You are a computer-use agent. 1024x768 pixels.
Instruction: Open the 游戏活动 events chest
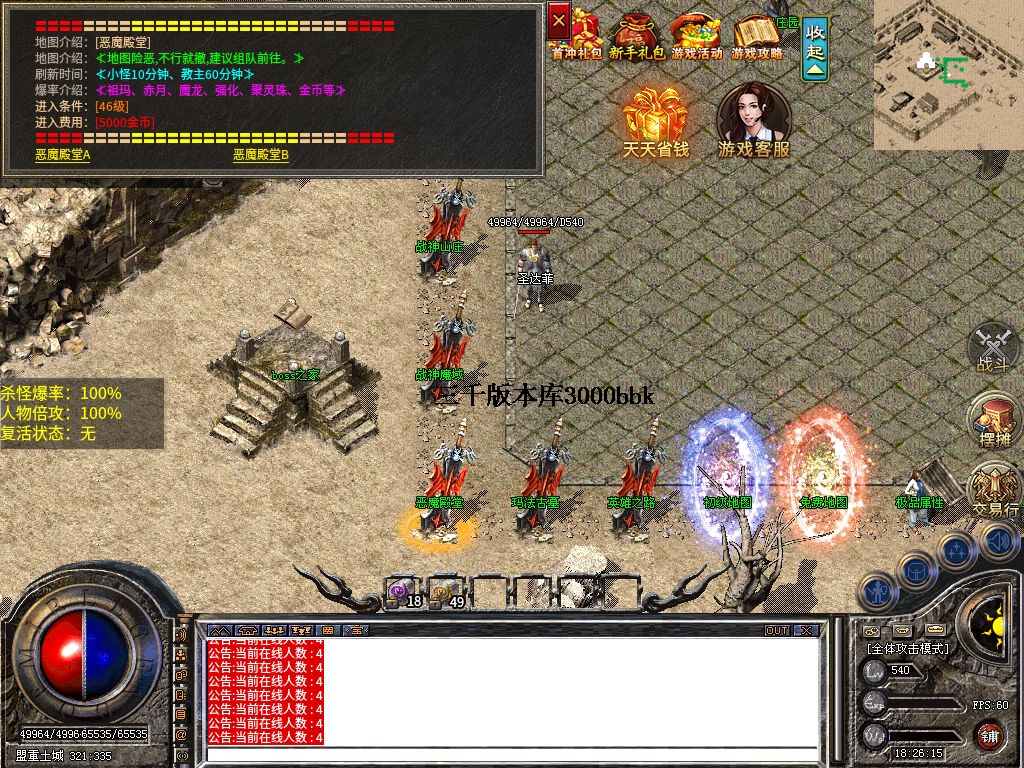(x=696, y=37)
